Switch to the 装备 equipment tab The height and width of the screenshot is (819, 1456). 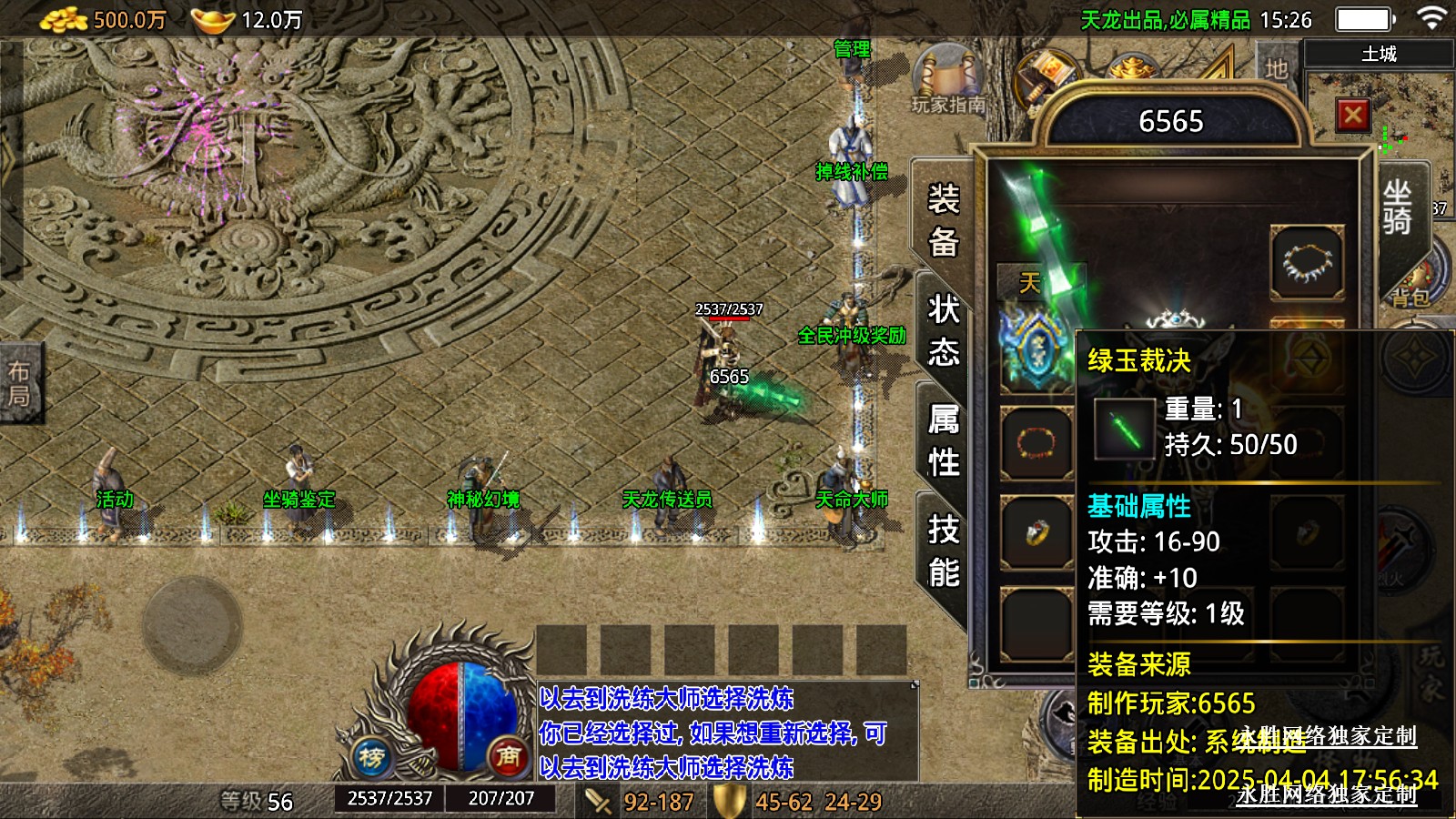(x=943, y=220)
